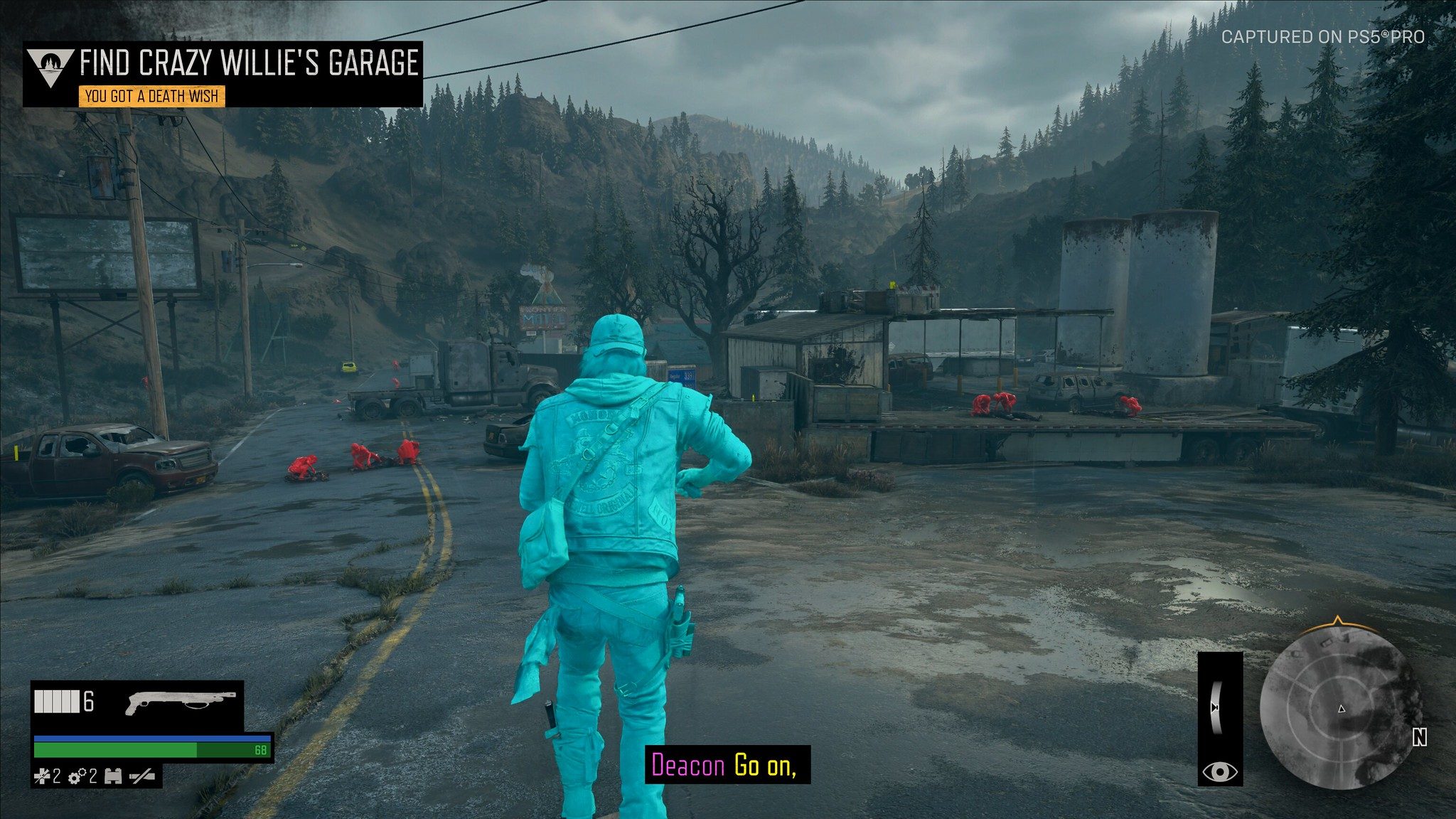Screen dimensions: 1456x819
Task: Click the scrap gears icon
Action: tap(77, 776)
